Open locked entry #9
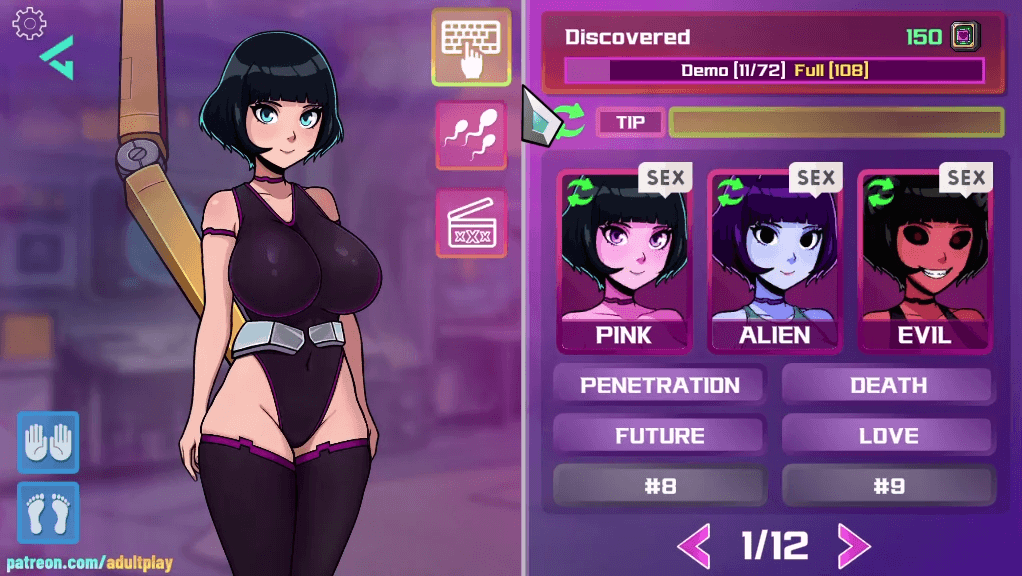The width and height of the screenshot is (1022, 576). [x=887, y=486]
